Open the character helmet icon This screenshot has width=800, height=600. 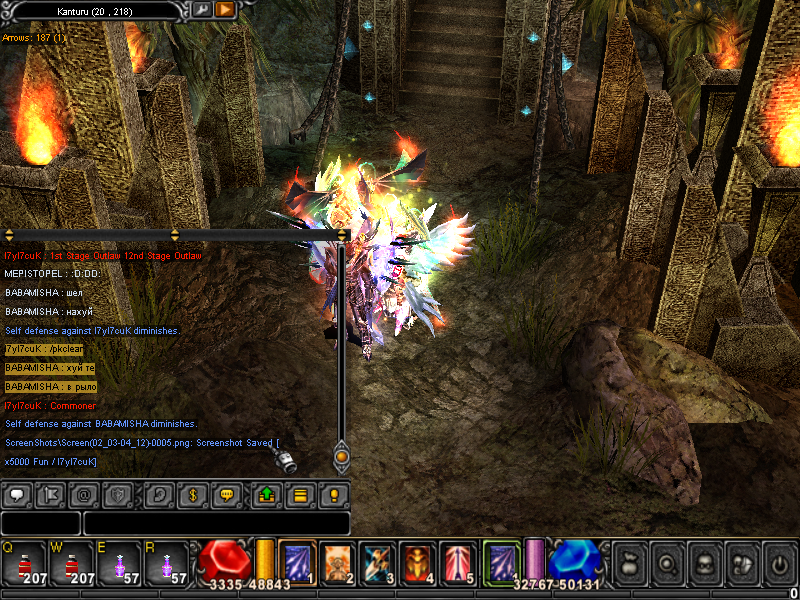pos(705,563)
